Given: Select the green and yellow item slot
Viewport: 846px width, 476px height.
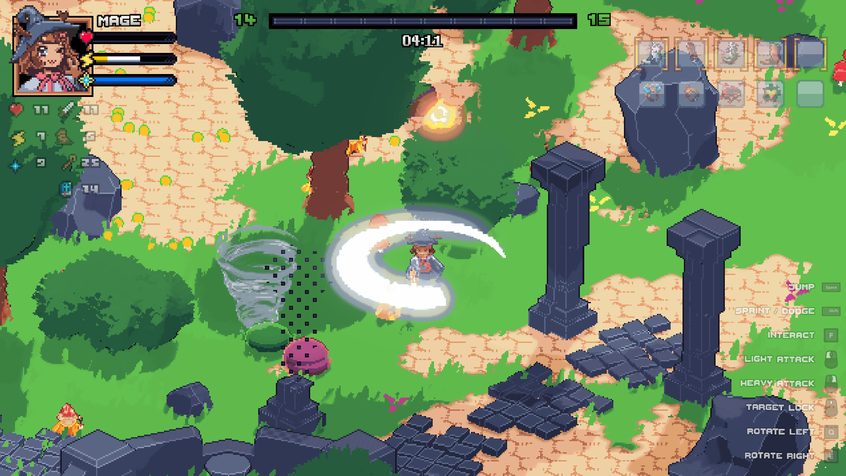Looking at the screenshot, I should tap(771, 94).
